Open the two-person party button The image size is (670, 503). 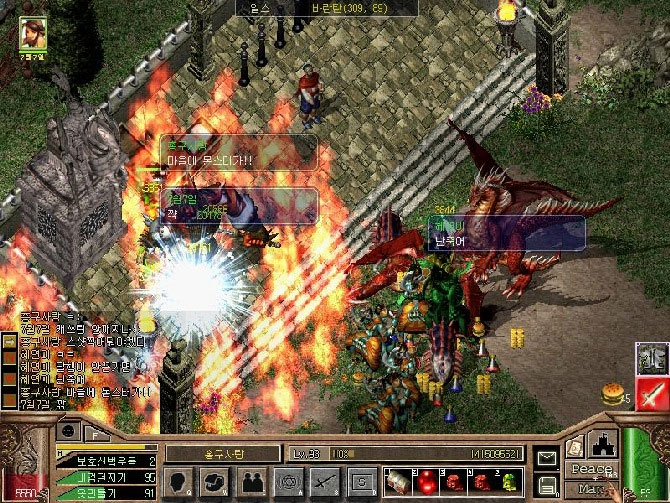pos(252,482)
